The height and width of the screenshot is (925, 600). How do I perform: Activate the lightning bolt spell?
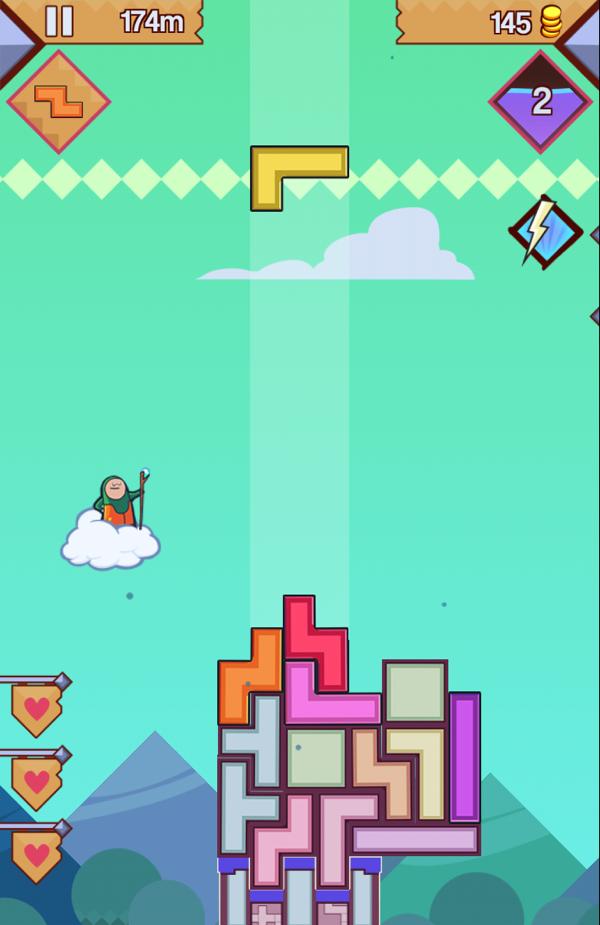click(544, 231)
